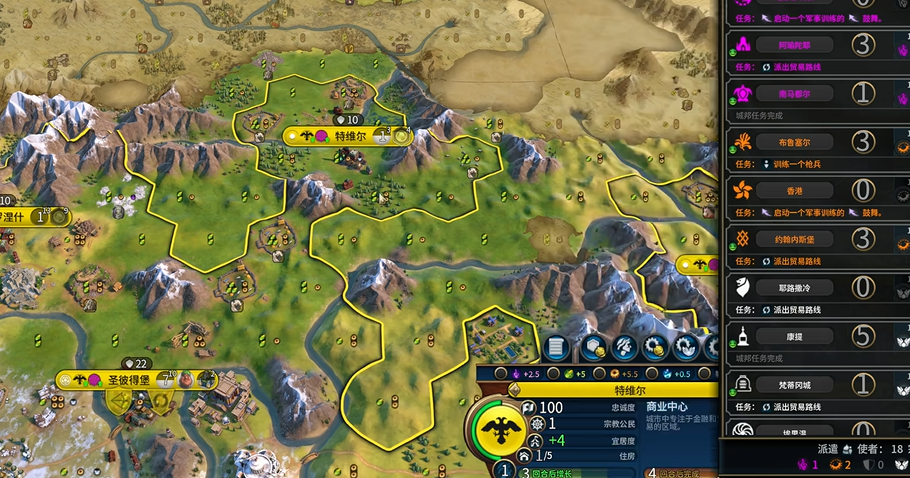The image size is (910, 478).
Task: Click the 特维尔 city banner on map
Action: [348, 136]
